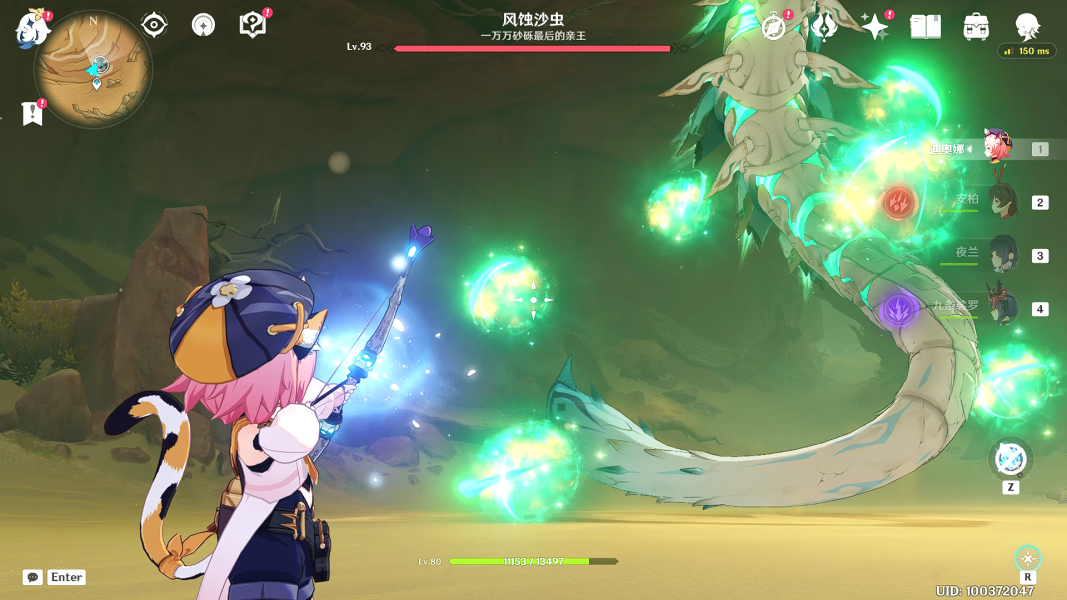The width and height of the screenshot is (1067, 600).
Task: Click the small round icon above R
Action: (1028, 558)
